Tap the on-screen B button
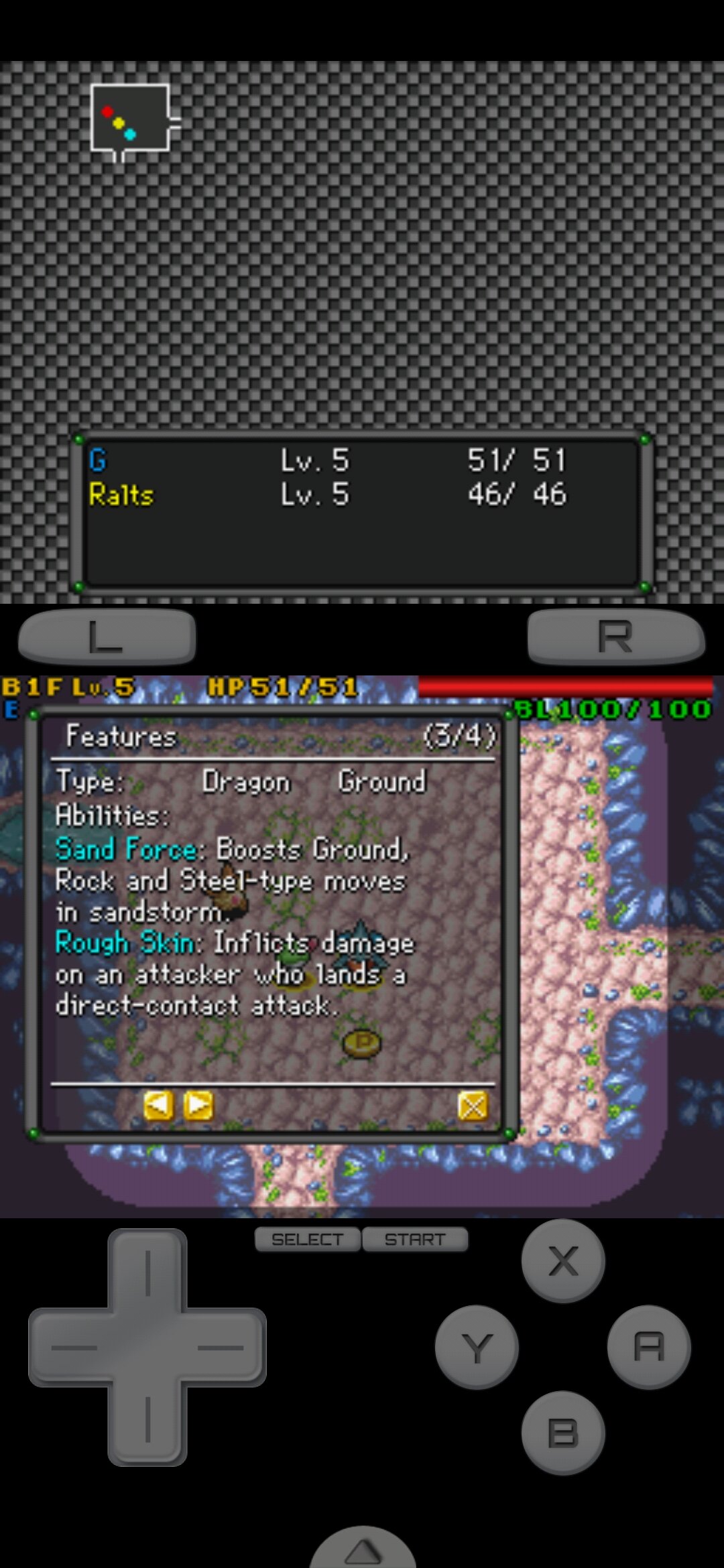This screenshot has width=724, height=1568. click(x=562, y=1433)
